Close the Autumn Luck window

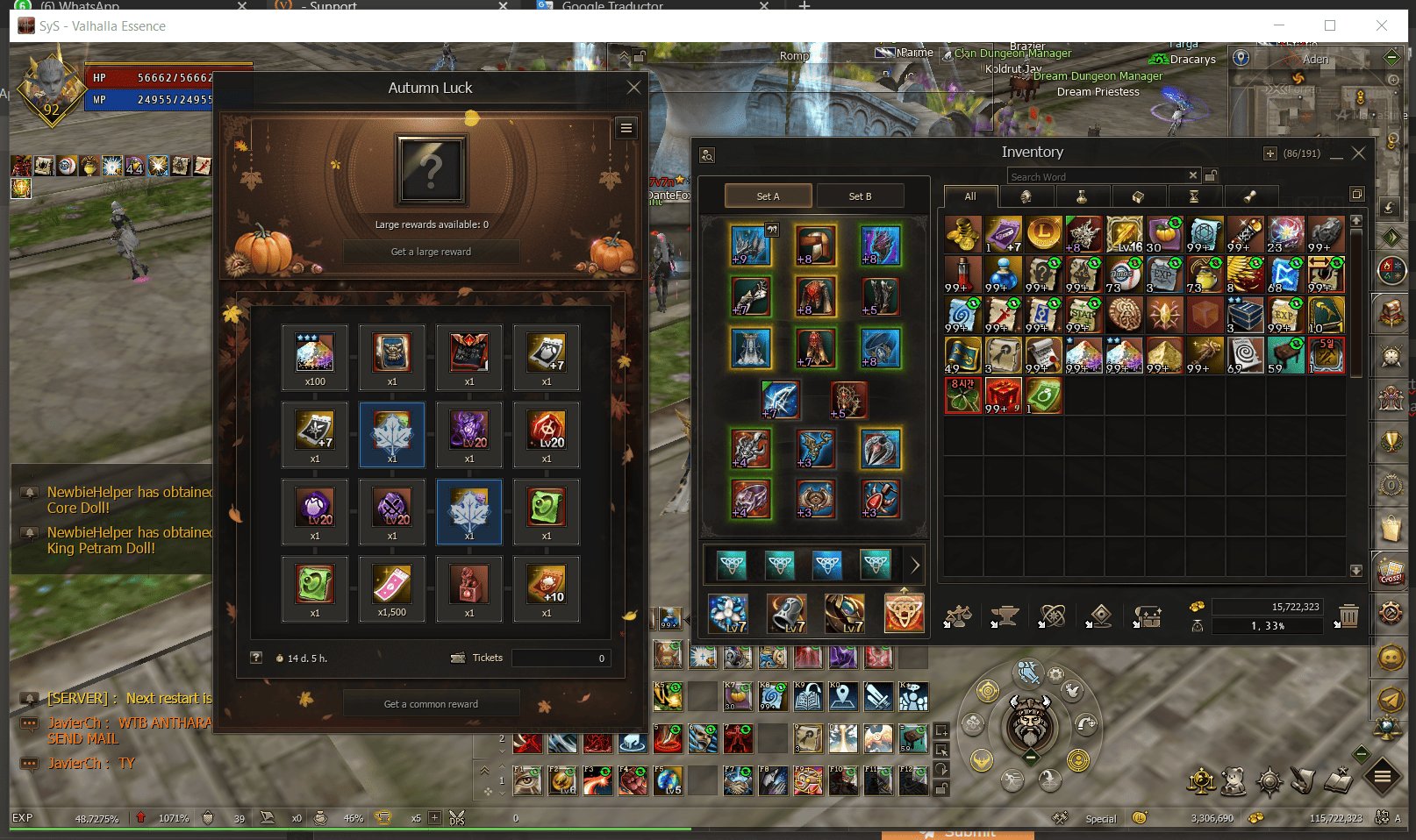click(633, 88)
